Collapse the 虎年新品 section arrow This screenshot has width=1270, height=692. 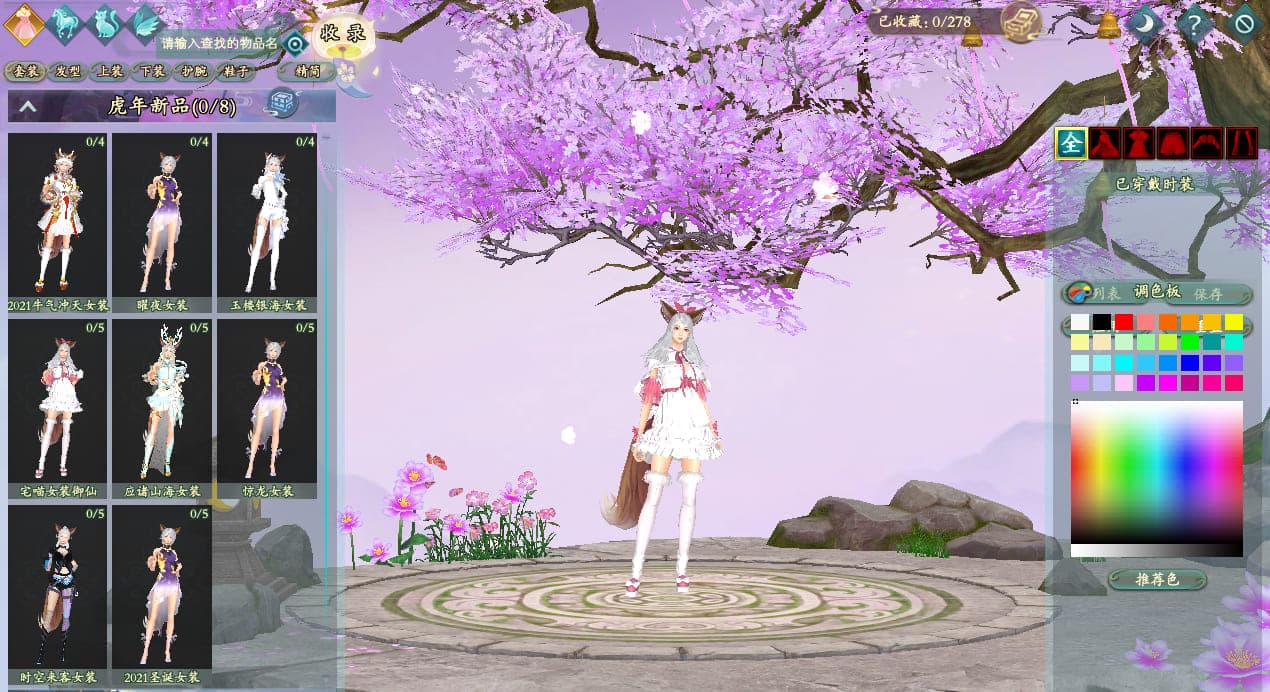(28, 105)
